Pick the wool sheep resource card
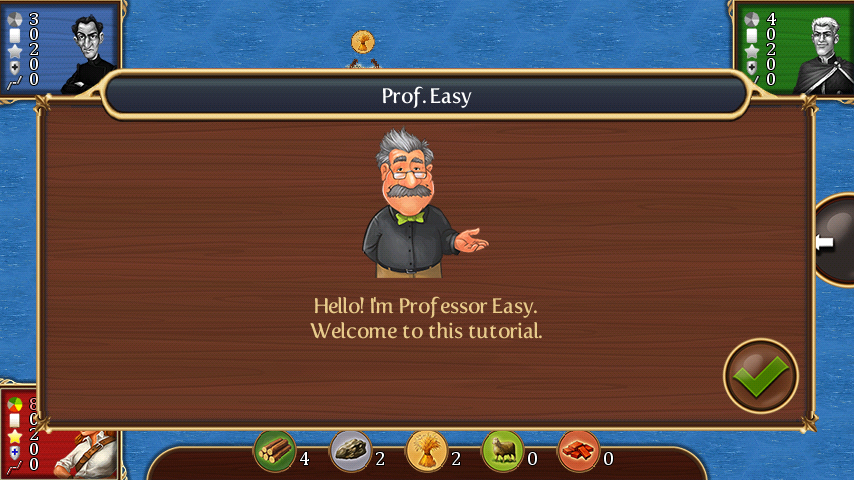Image resolution: width=854 pixels, height=480 pixels. pos(502,451)
